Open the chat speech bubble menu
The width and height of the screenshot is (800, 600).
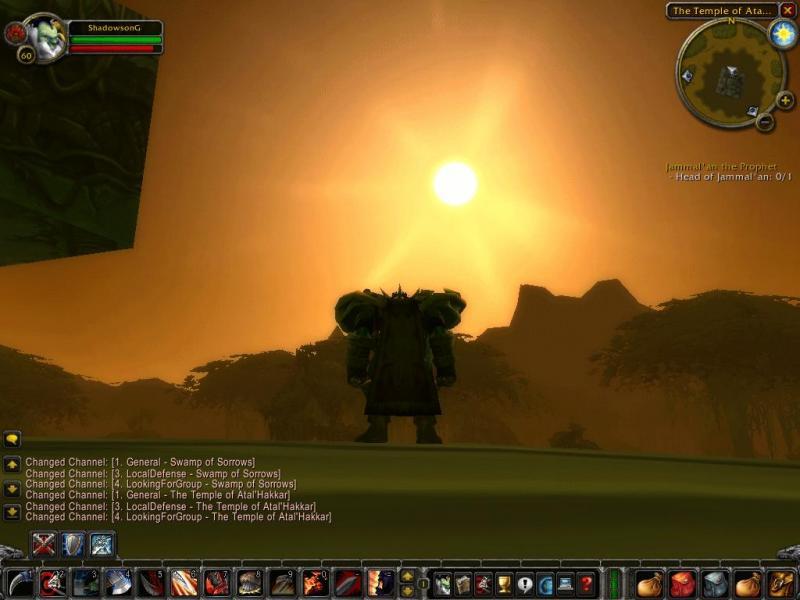coord(12,438)
